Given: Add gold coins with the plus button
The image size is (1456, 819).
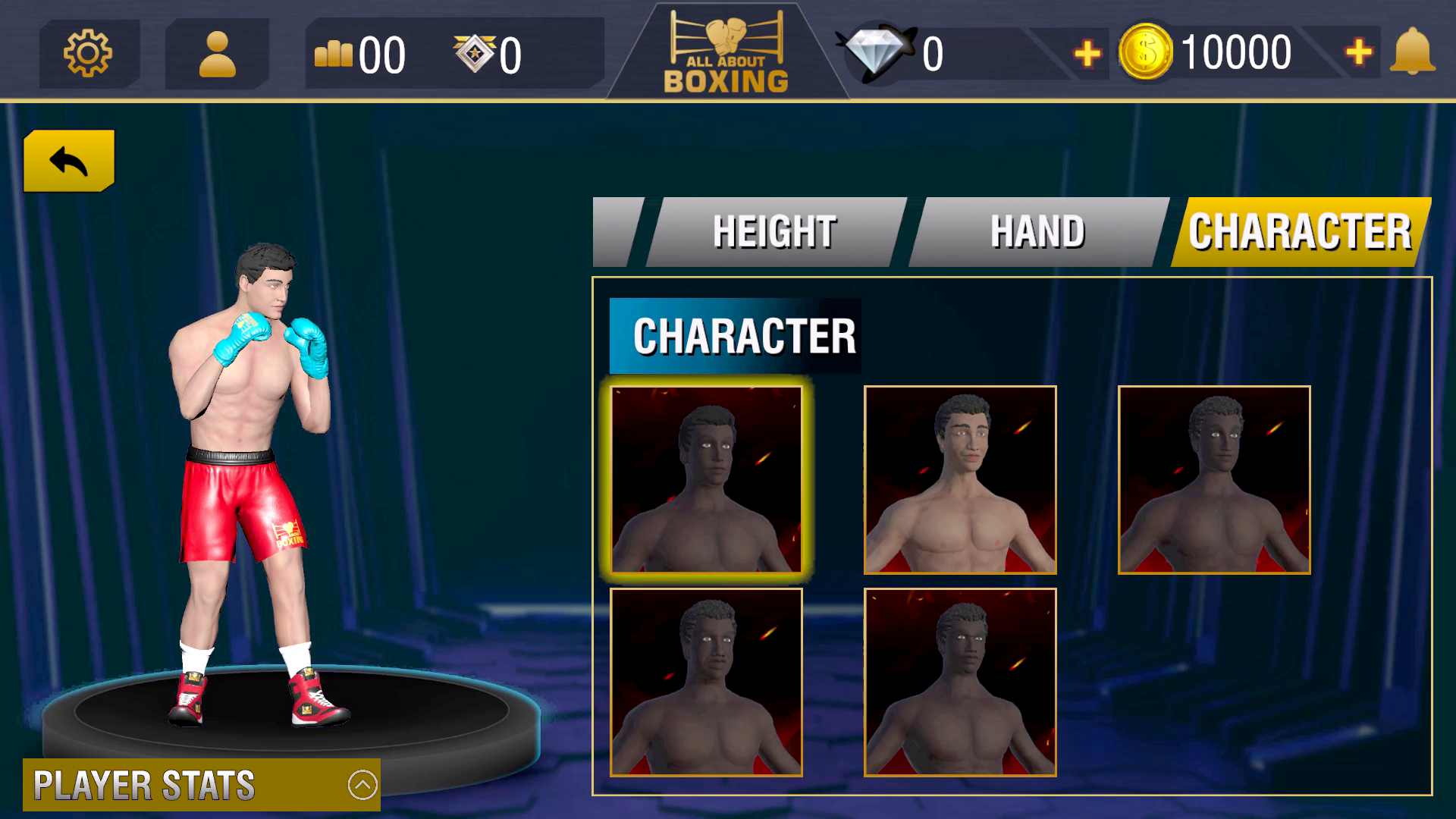Looking at the screenshot, I should click(1358, 52).
